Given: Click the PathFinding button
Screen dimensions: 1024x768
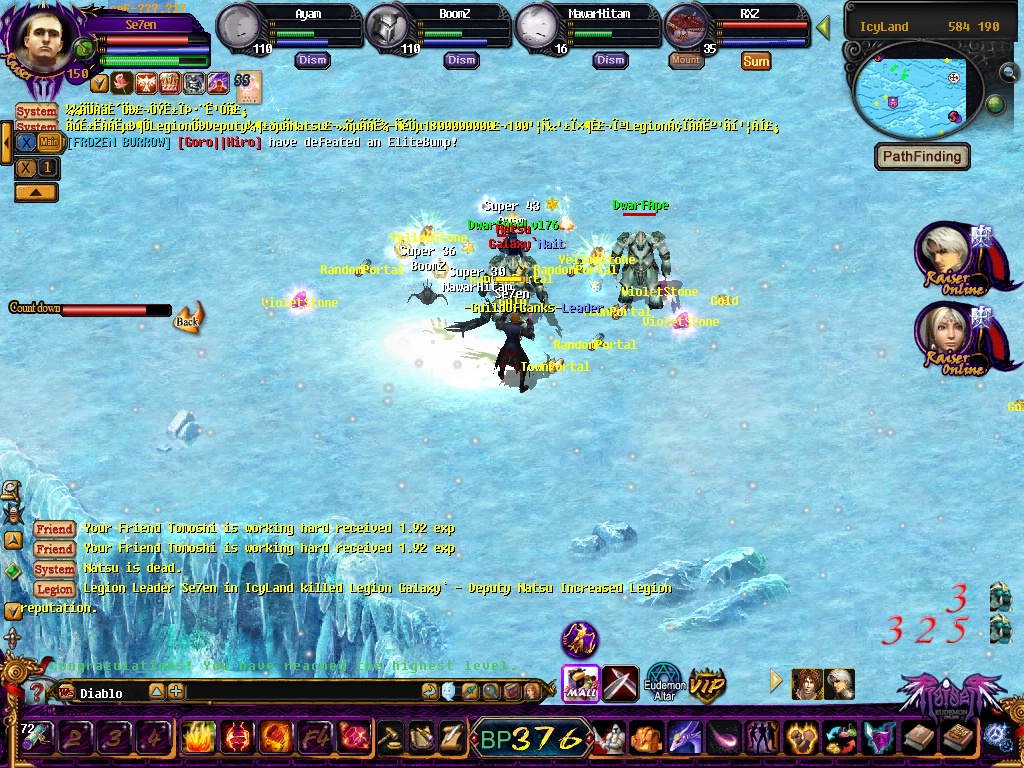Looking at the screenshot, I should pyautogui.click(x=922, y=157).
